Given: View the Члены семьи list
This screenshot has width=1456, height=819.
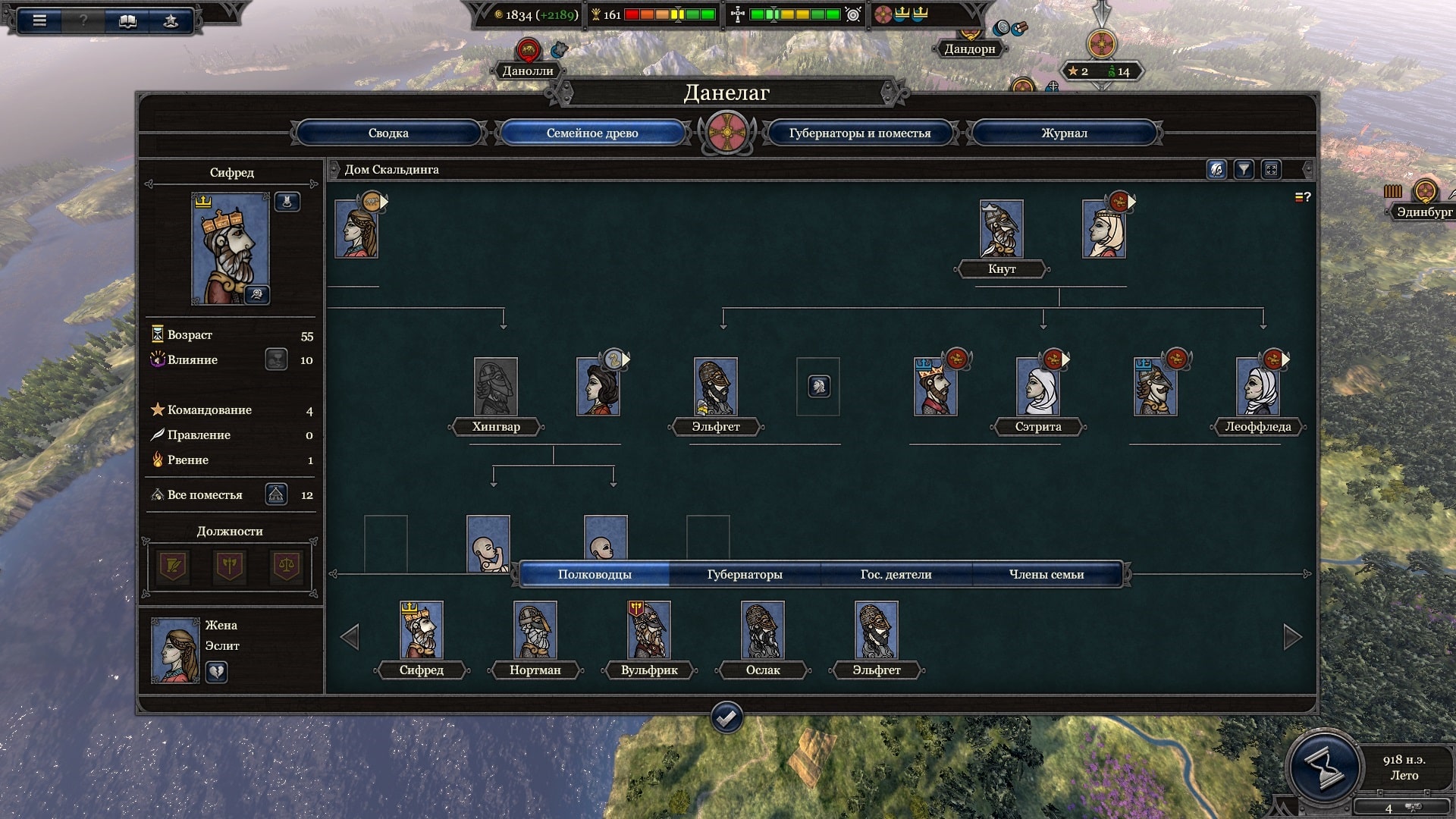Looking at the screenshot, I should 1046,574.
